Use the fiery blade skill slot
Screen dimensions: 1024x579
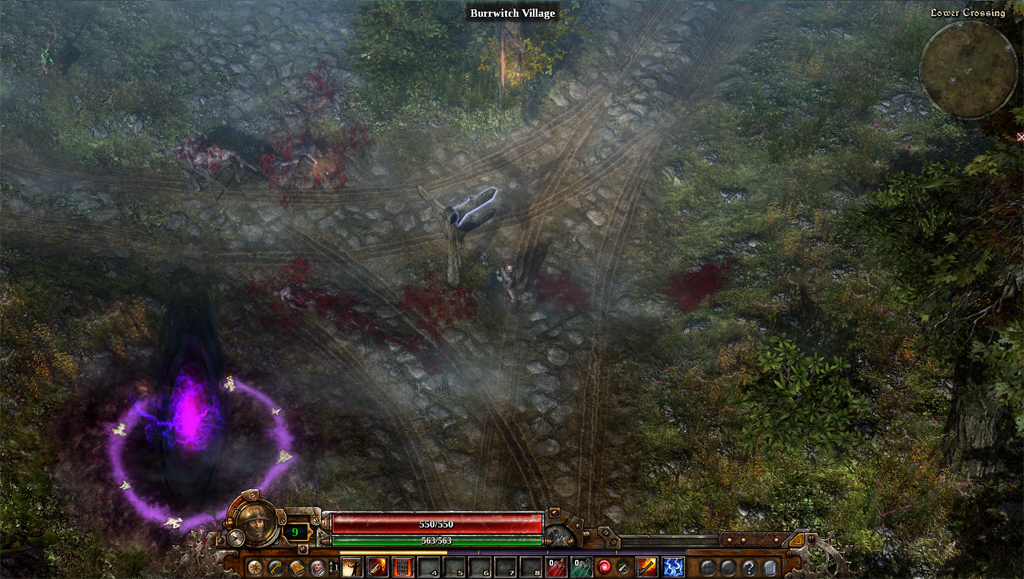pos(378,568)
